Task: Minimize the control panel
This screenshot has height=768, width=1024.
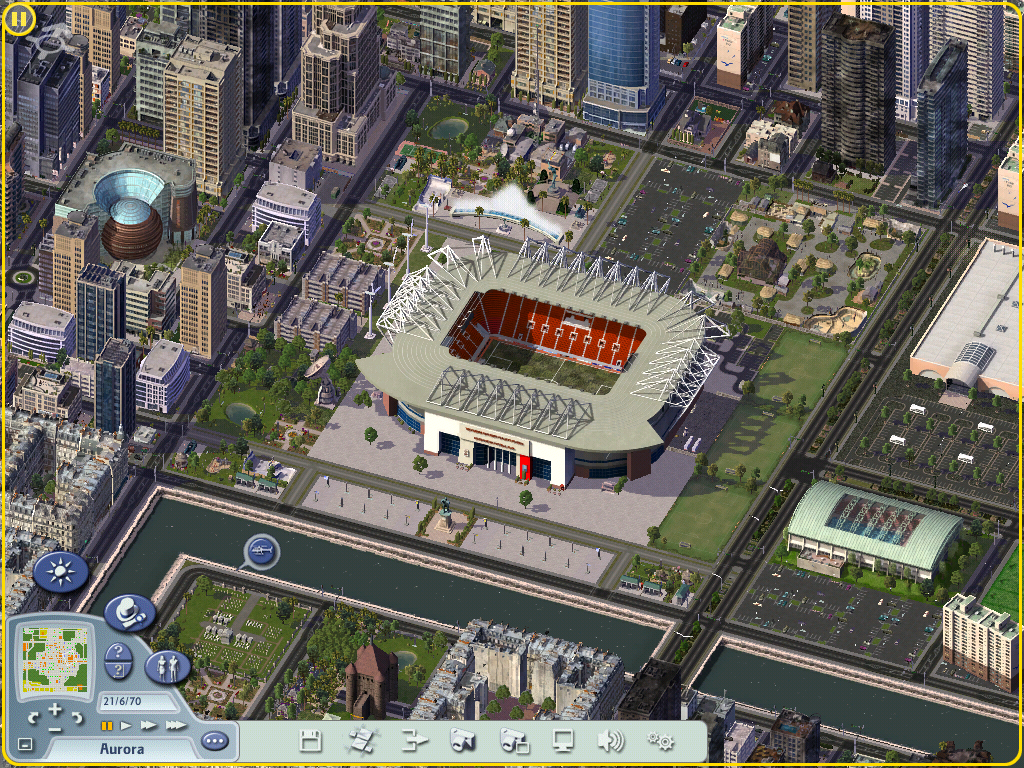Action: (25, 745)
